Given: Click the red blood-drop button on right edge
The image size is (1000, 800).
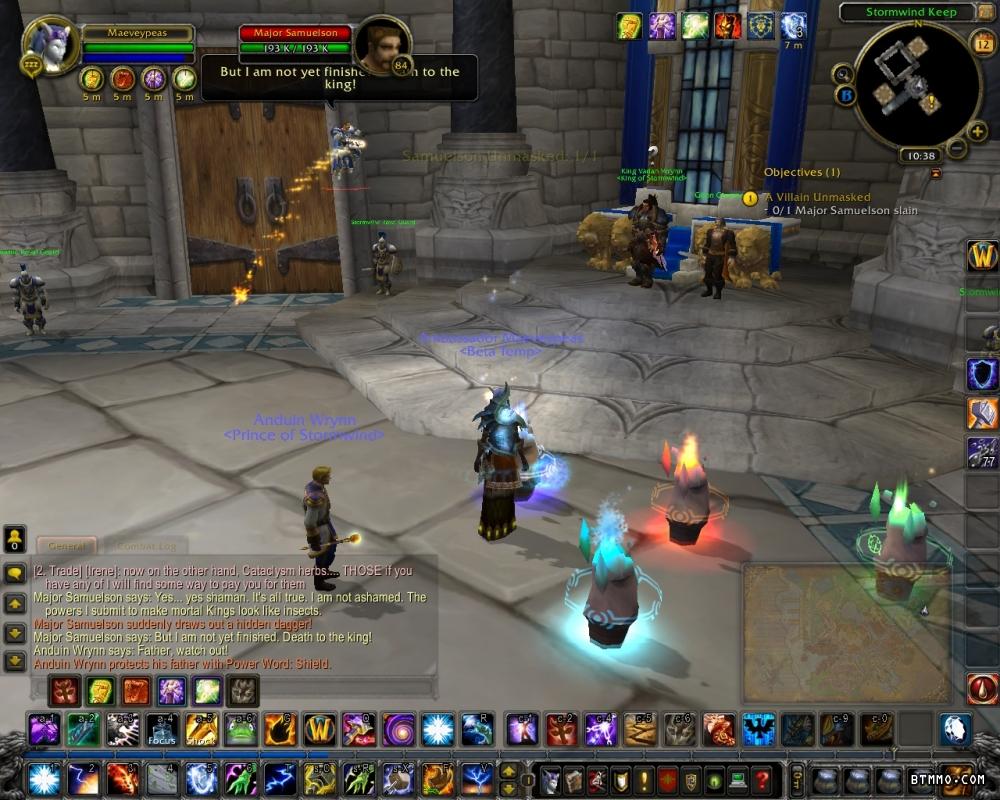Looking at the screenshot, I should (x=981, y=689).
